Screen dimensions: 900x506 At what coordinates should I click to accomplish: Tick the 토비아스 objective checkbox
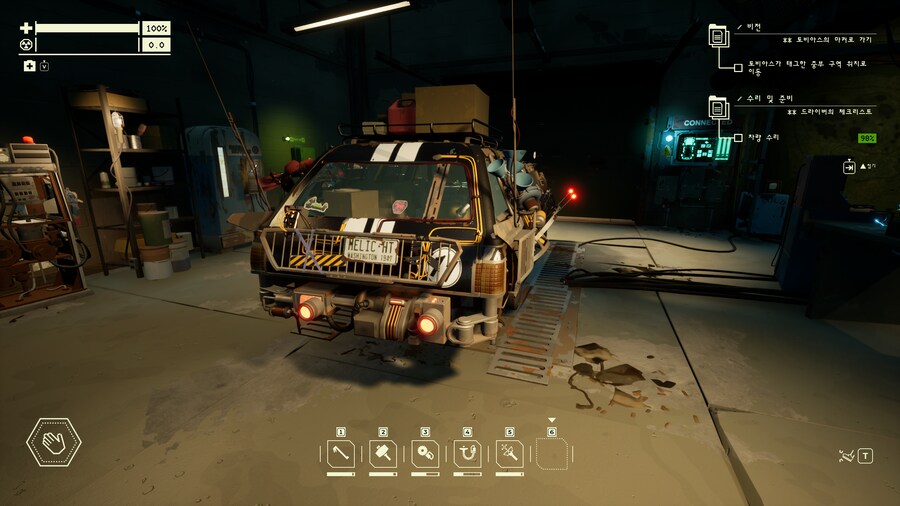pos(738,66)
